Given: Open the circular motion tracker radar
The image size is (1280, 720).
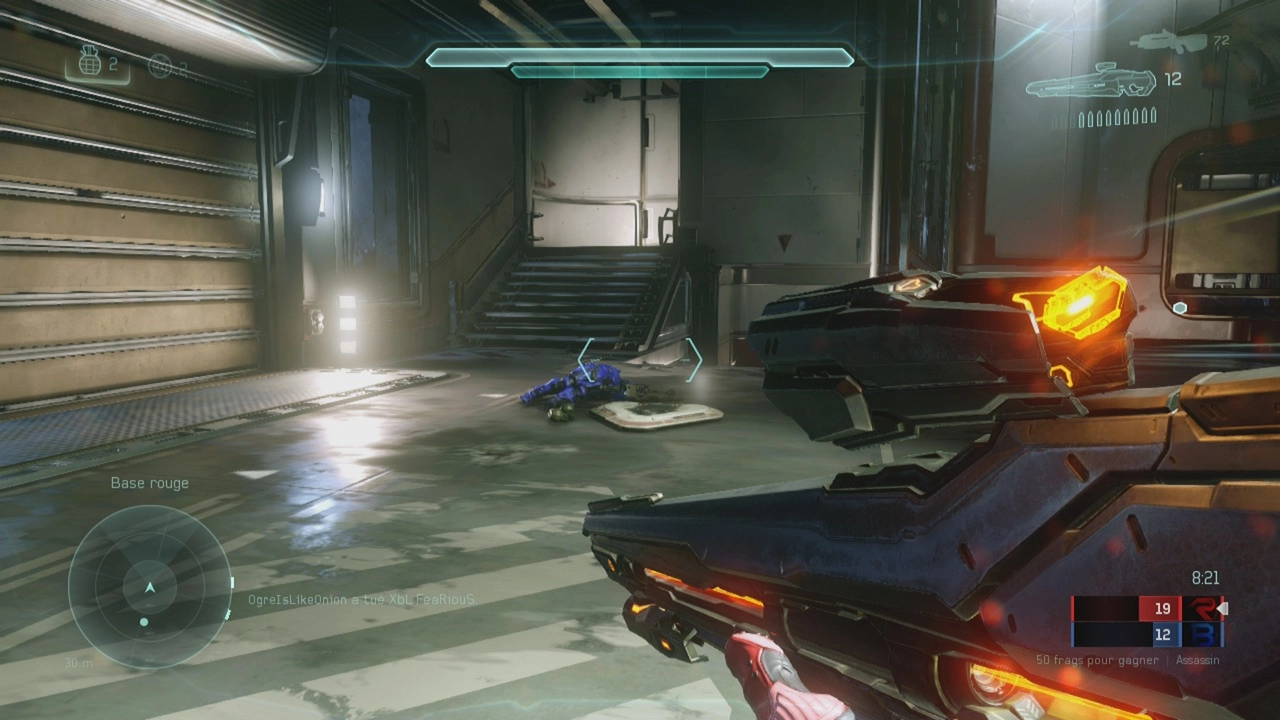Looking at the screenshot, I should coord(150,587).
